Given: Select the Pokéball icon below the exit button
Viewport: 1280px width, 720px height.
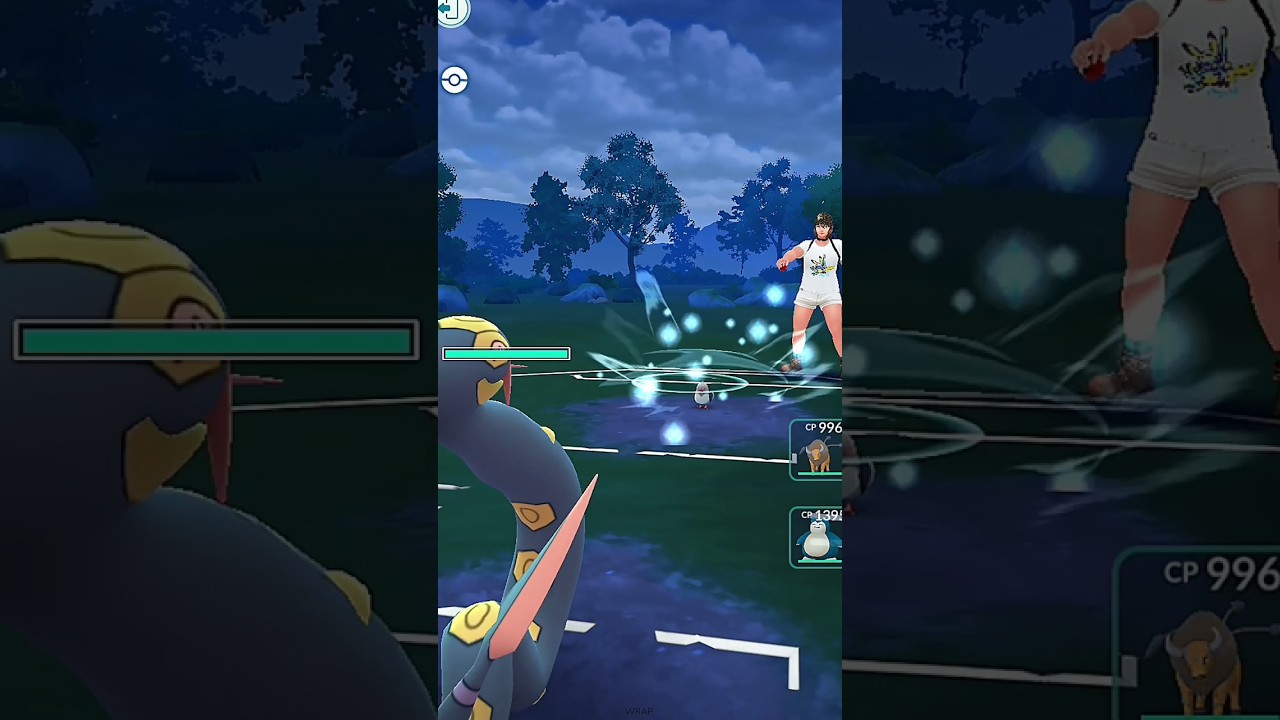Looking at the screenshot, I should point(453,81).
